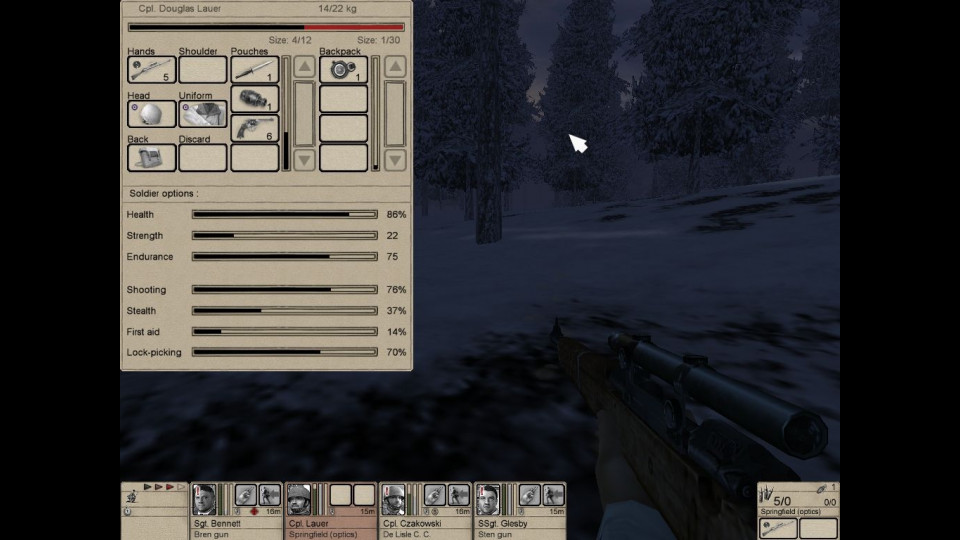Switch to Cpl. Czakowski's portrait

click(x=393, y=497)
